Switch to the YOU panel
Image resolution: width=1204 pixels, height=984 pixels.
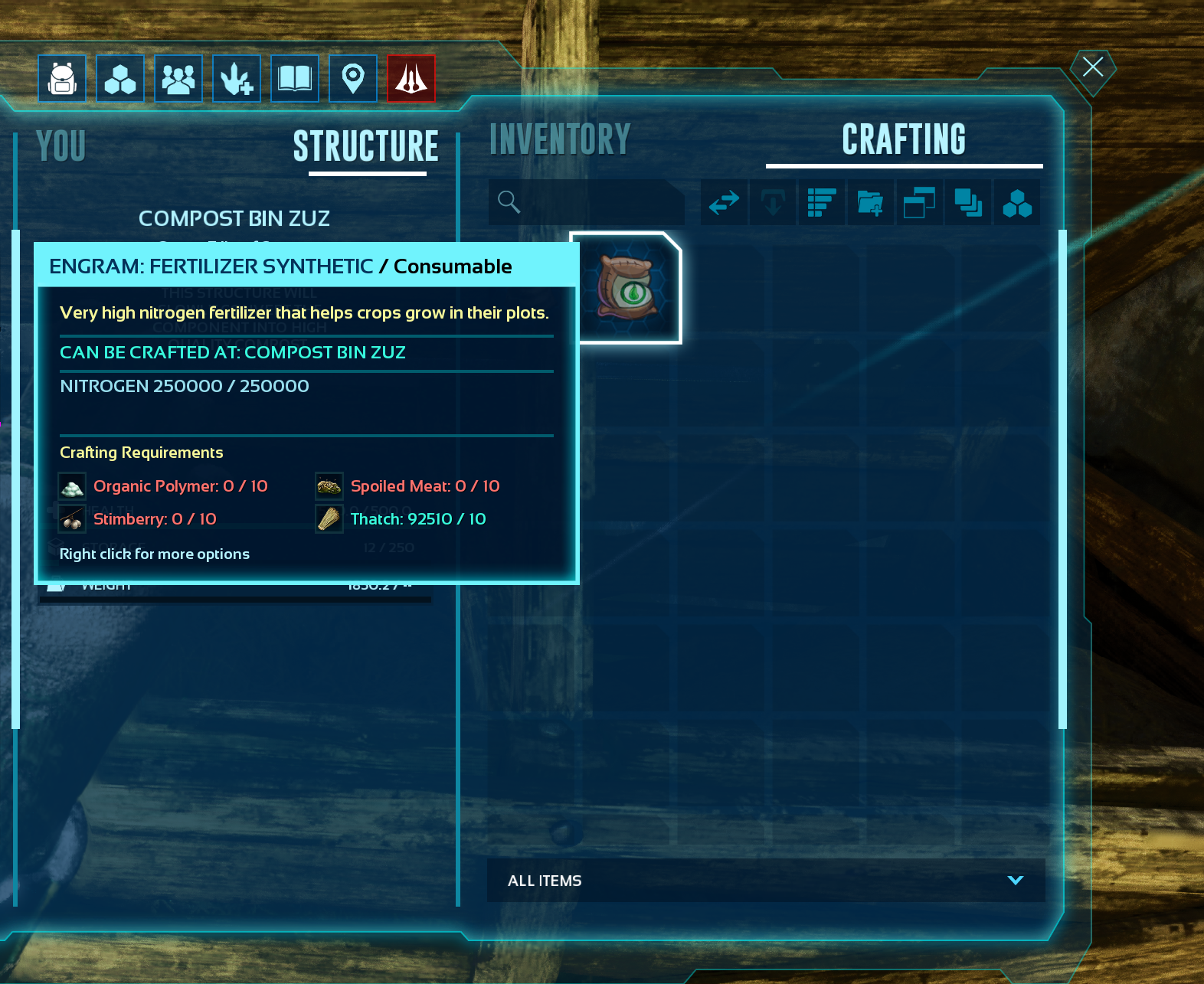pyautogui.click(x=61, y=146)
